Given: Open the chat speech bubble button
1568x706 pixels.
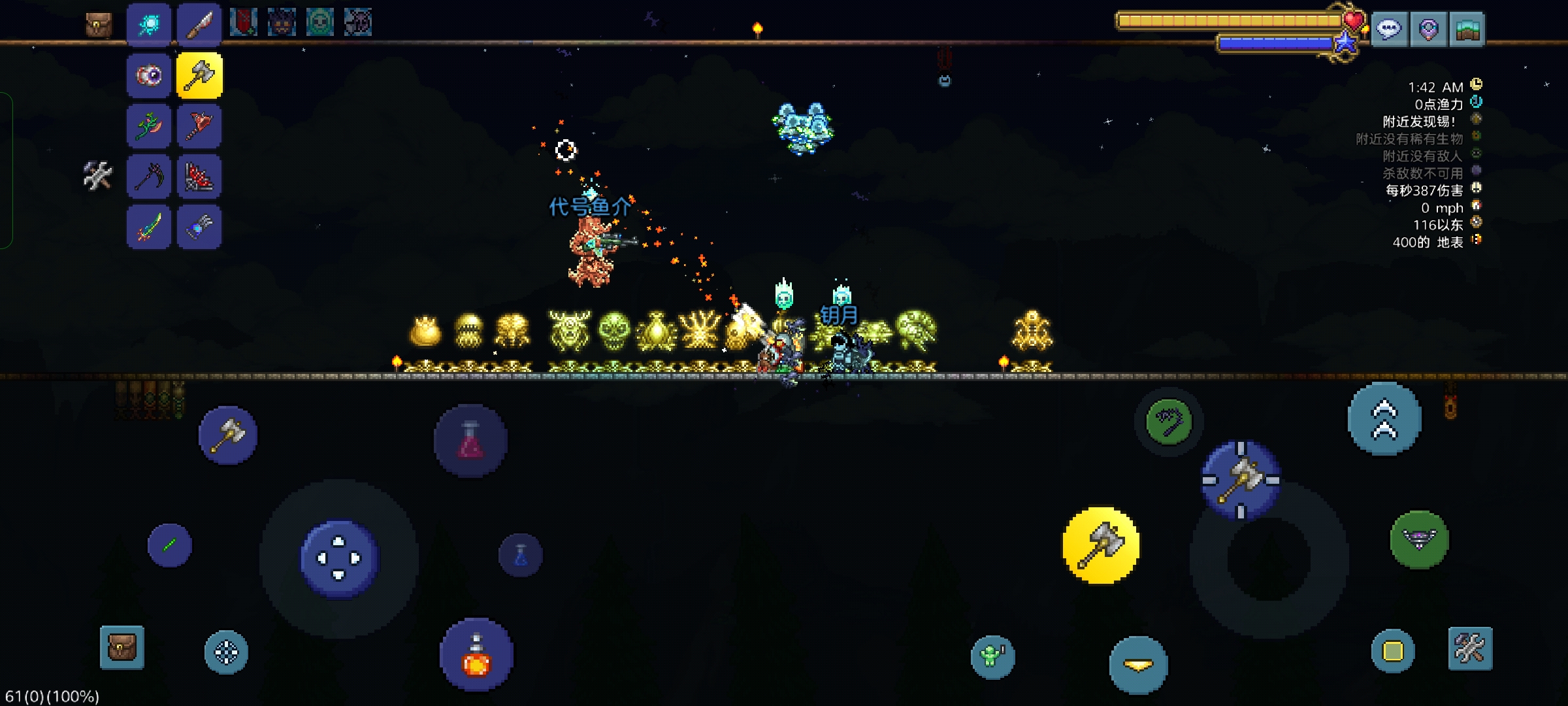Looking at the screenshot, I should pos(1389,29).
